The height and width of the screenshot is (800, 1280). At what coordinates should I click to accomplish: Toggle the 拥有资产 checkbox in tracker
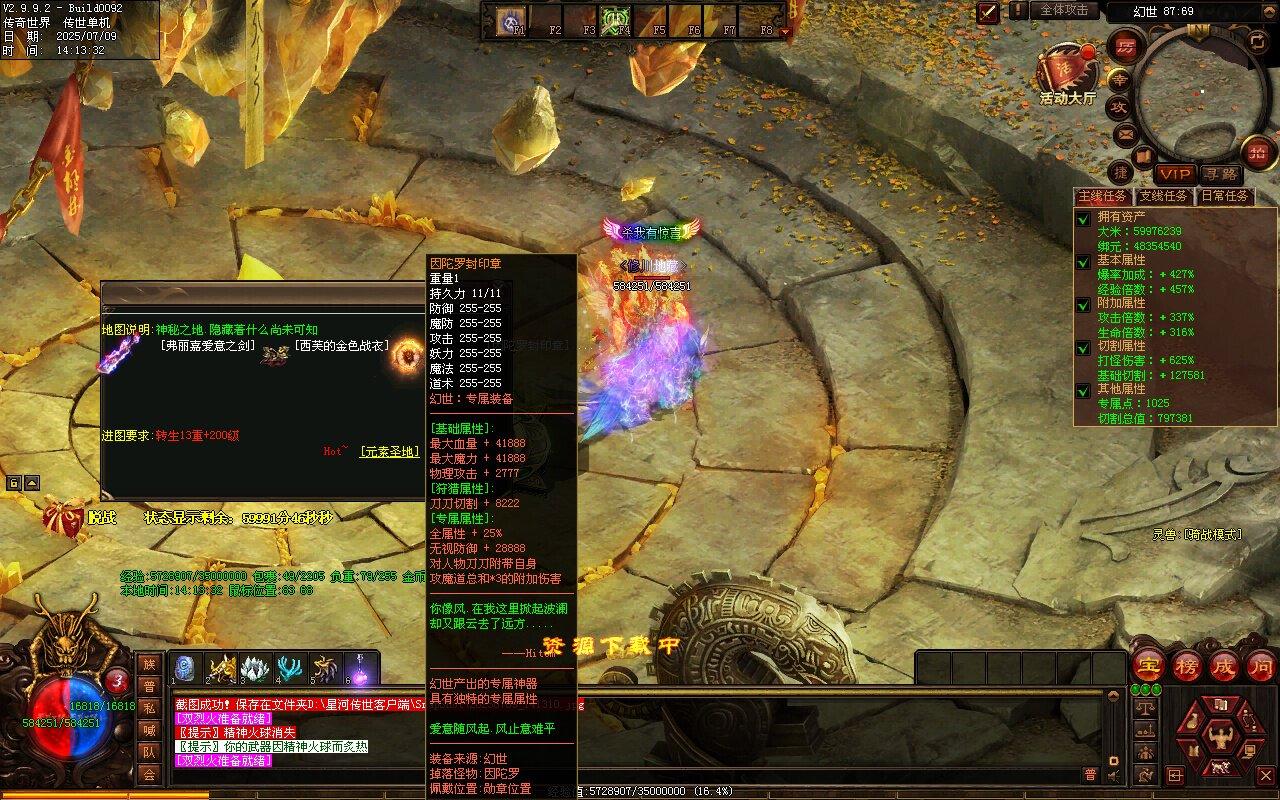(1083, 218)
